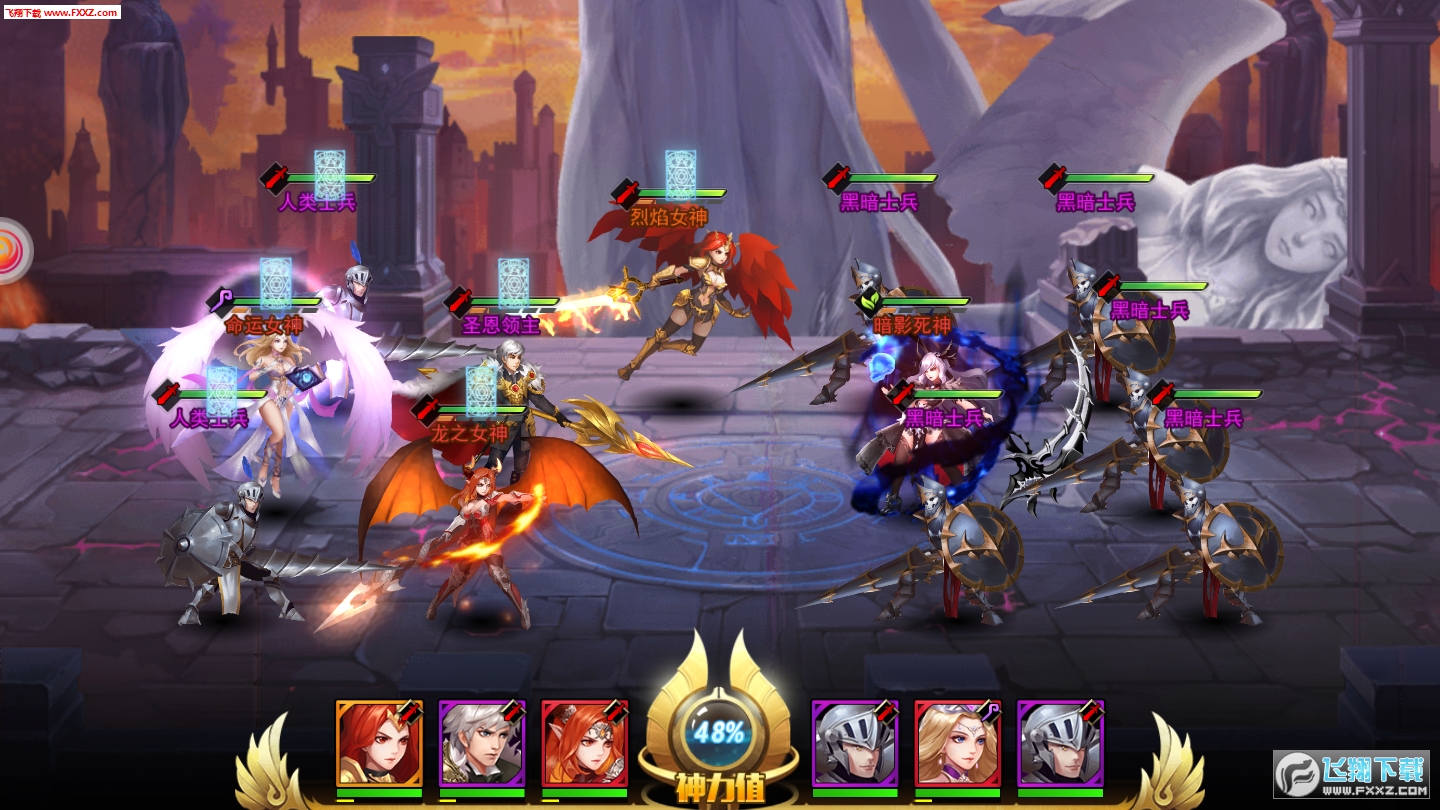Tap the blonde Fate Goddess portrait

pyautogui.click(x=957, y=743)
